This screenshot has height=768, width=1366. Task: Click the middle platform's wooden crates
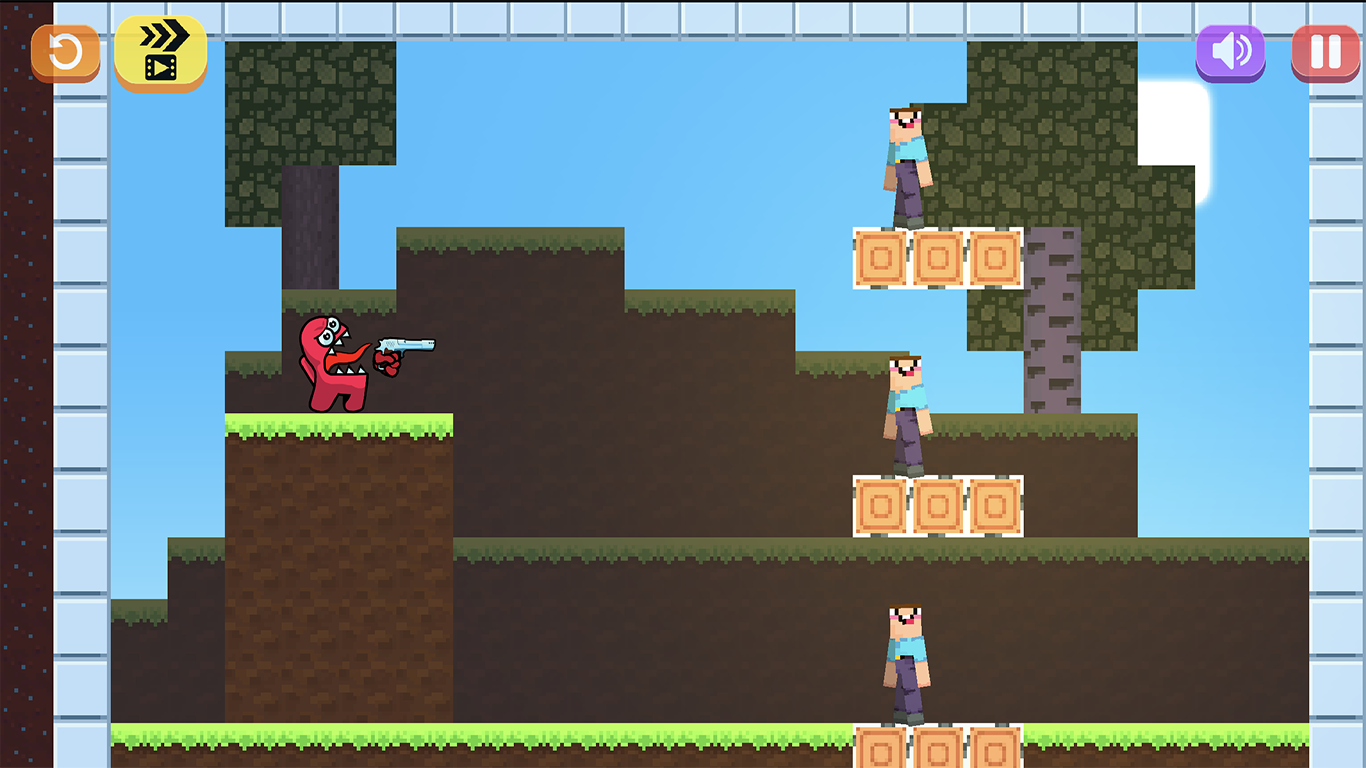935,505
